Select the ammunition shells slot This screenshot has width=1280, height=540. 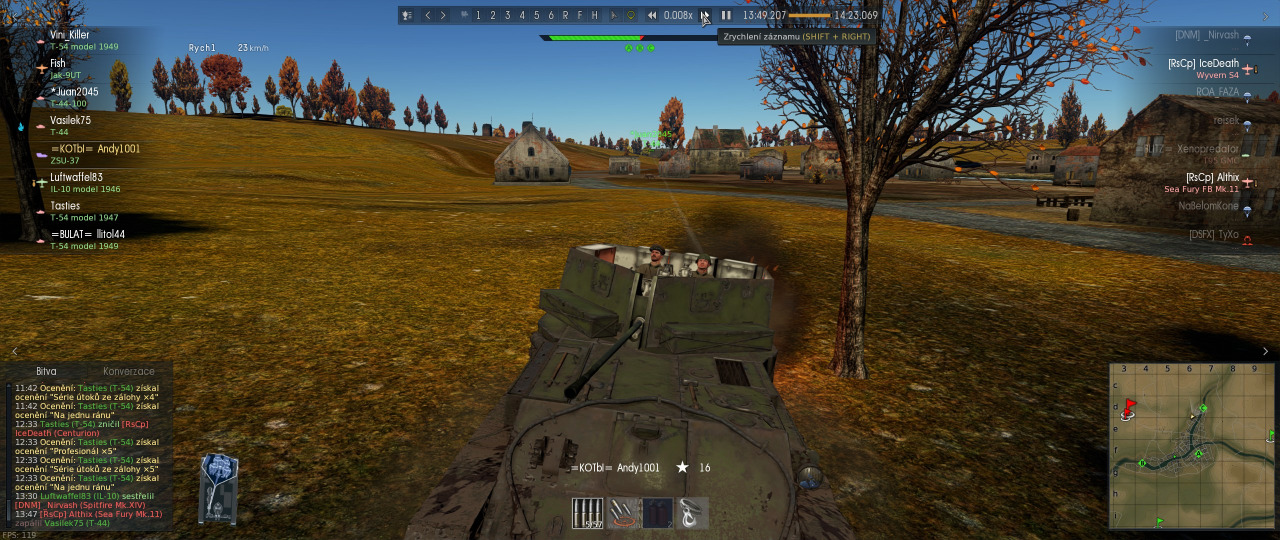[588, 513]
